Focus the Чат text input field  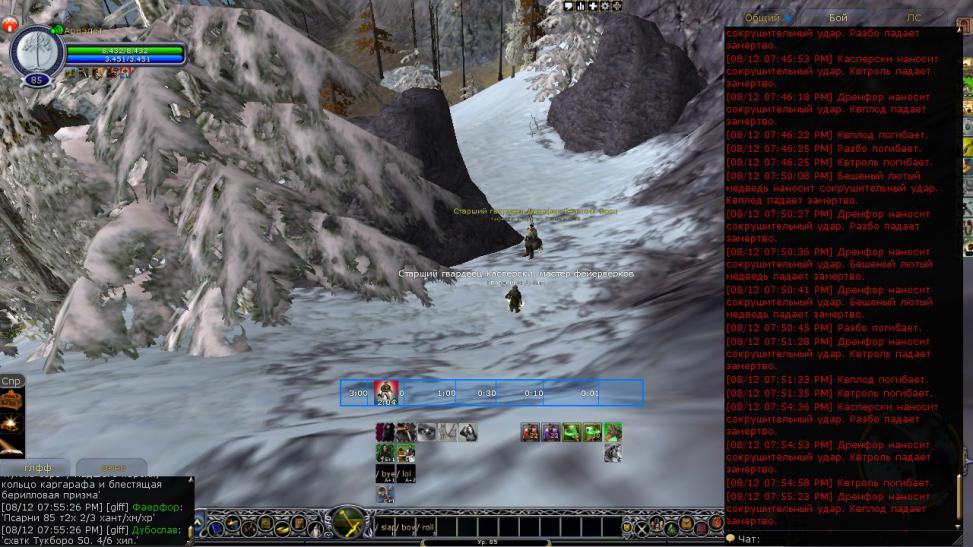pyautogui.click(x=850, y=539)
